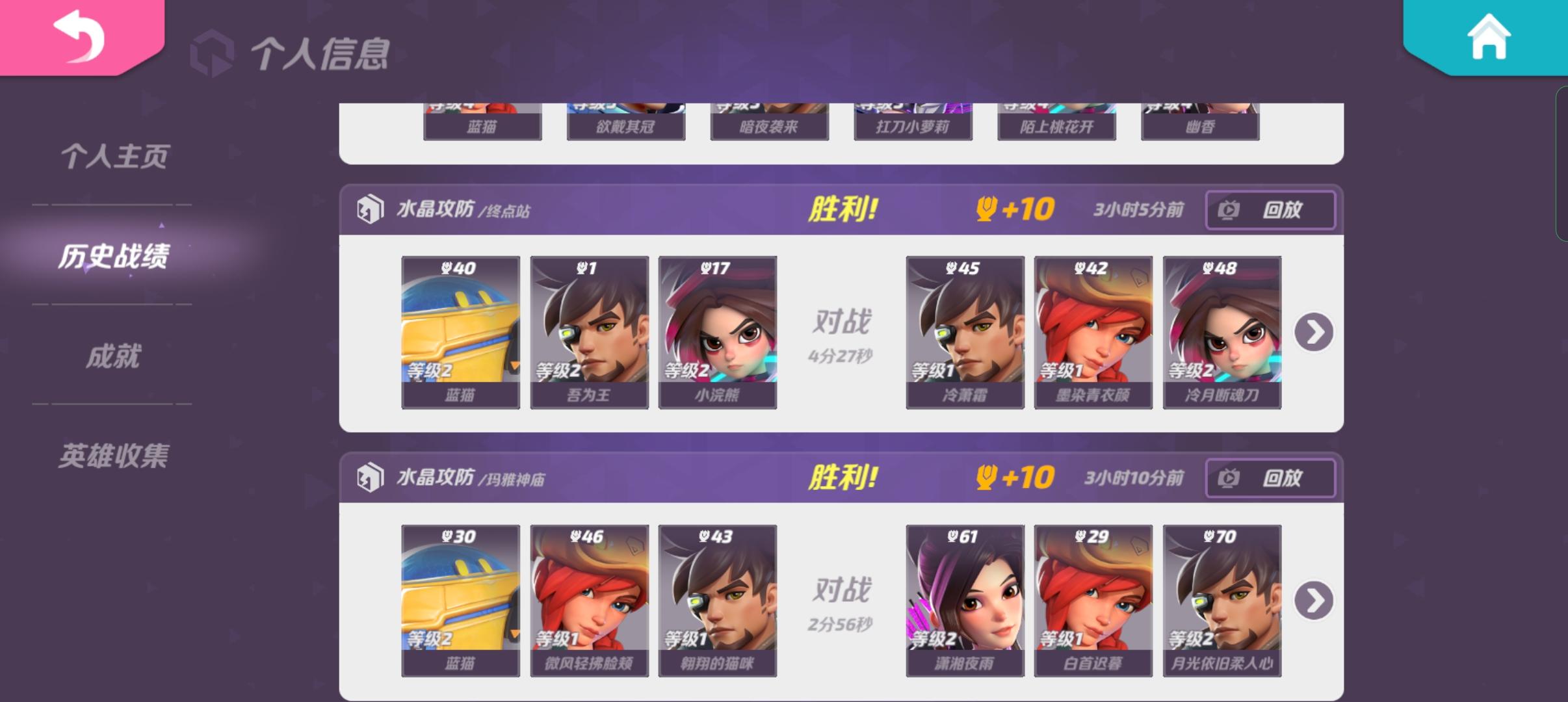
Task: Select the 历史战绩 sidebar item
Action: pyautogui.click(x=117, y=256)
